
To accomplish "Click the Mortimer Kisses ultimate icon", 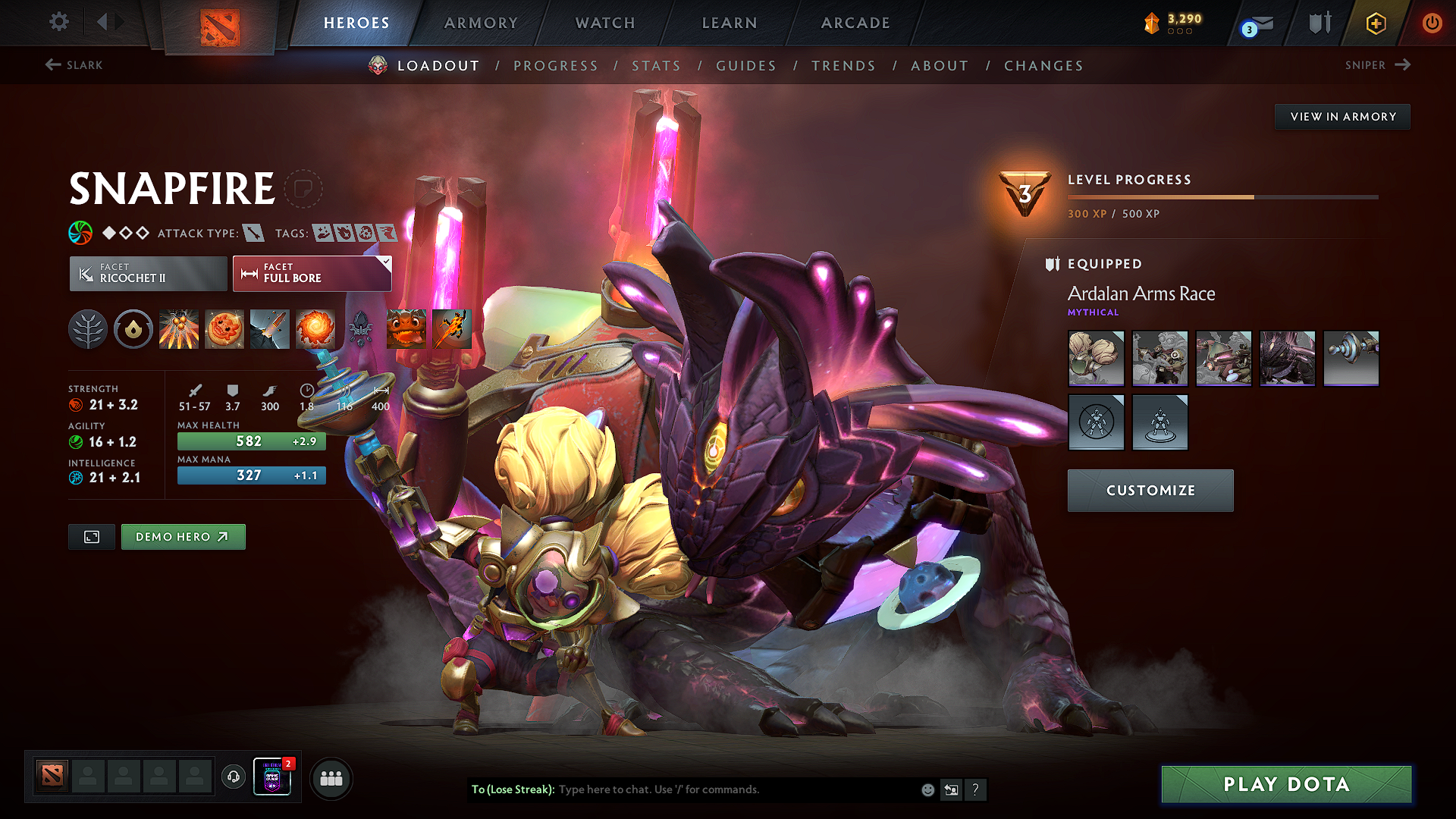I will tap(315, 329).
